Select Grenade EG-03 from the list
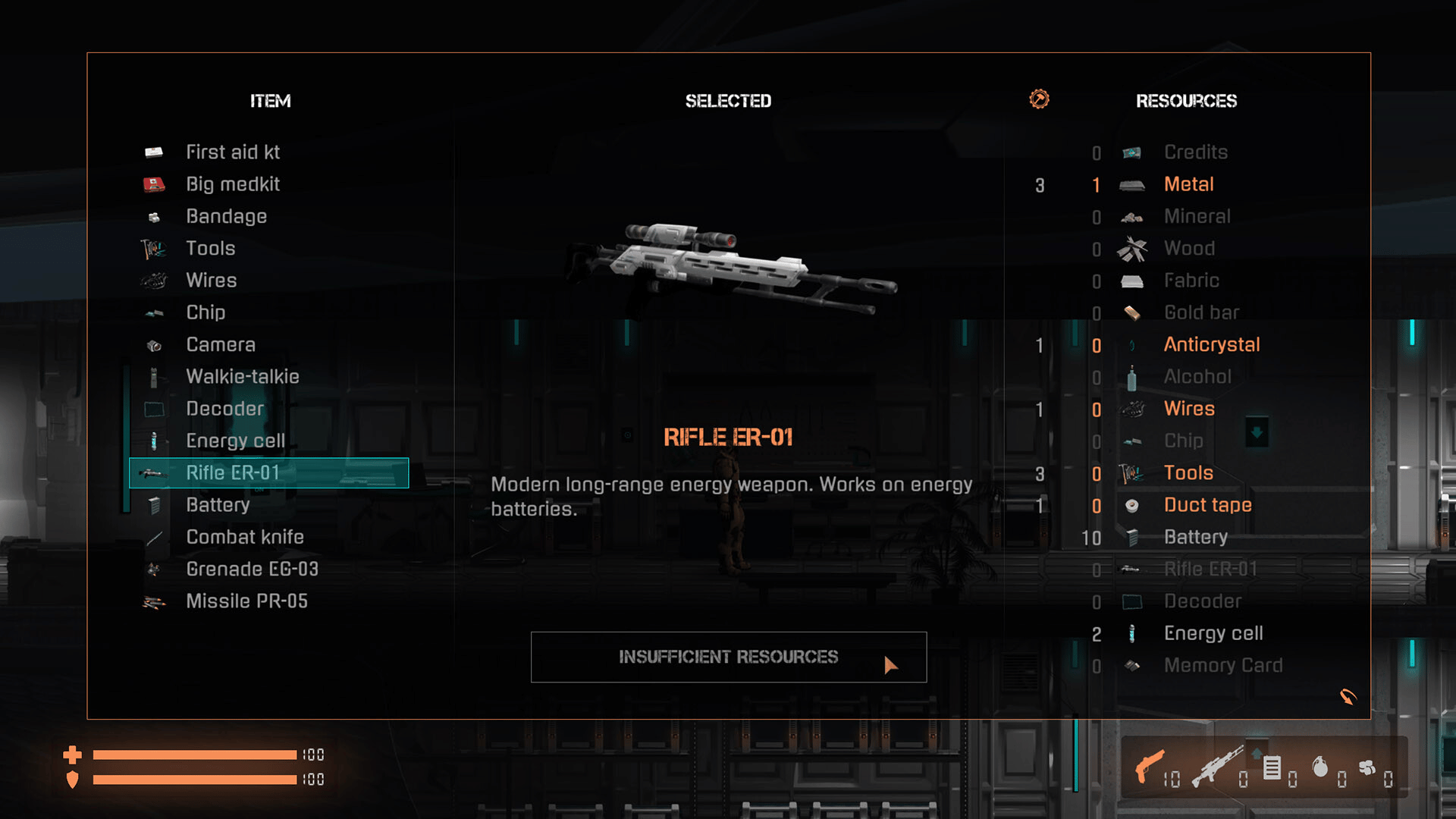 coord(252,569)
